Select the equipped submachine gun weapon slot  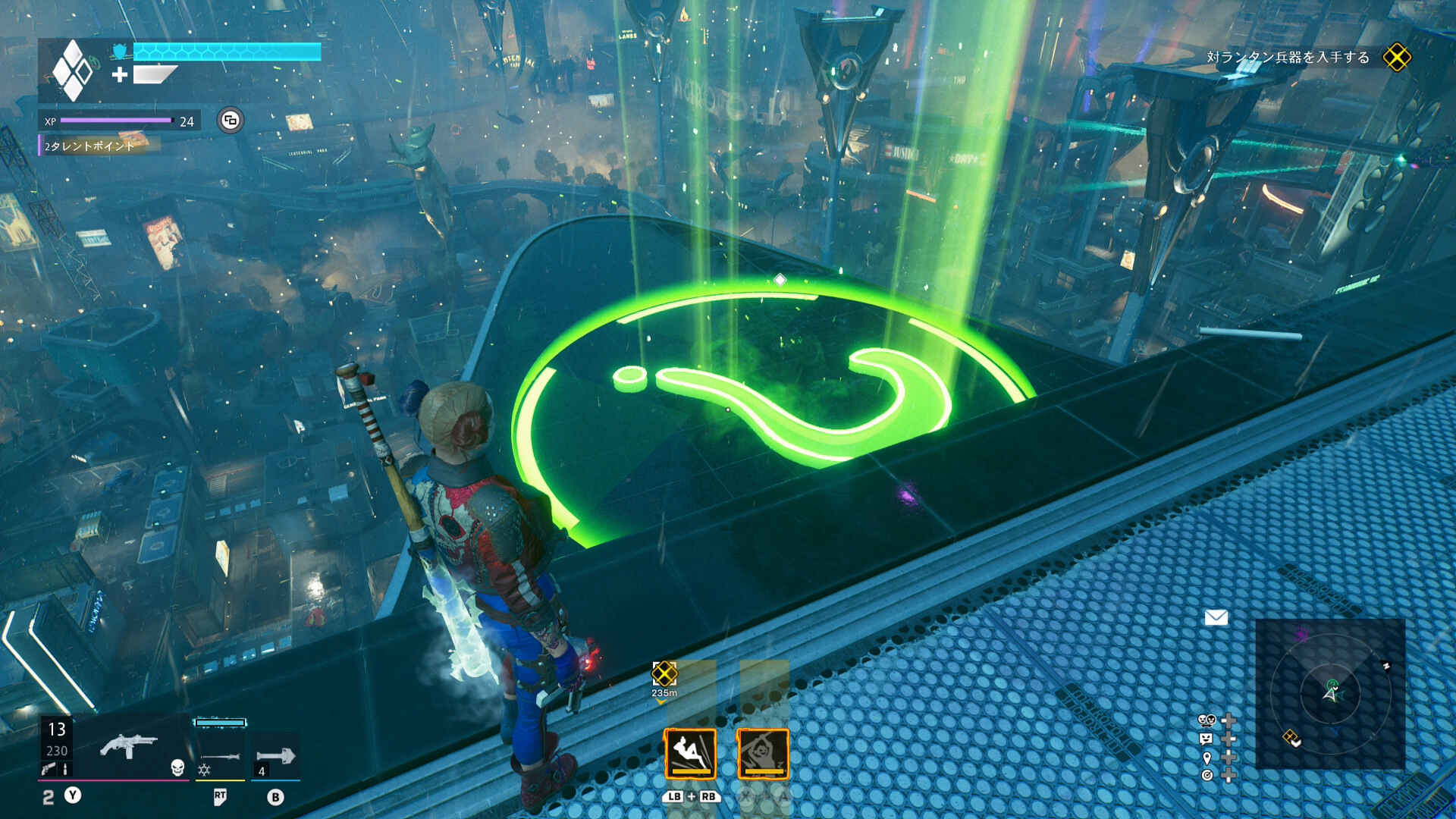129,747
